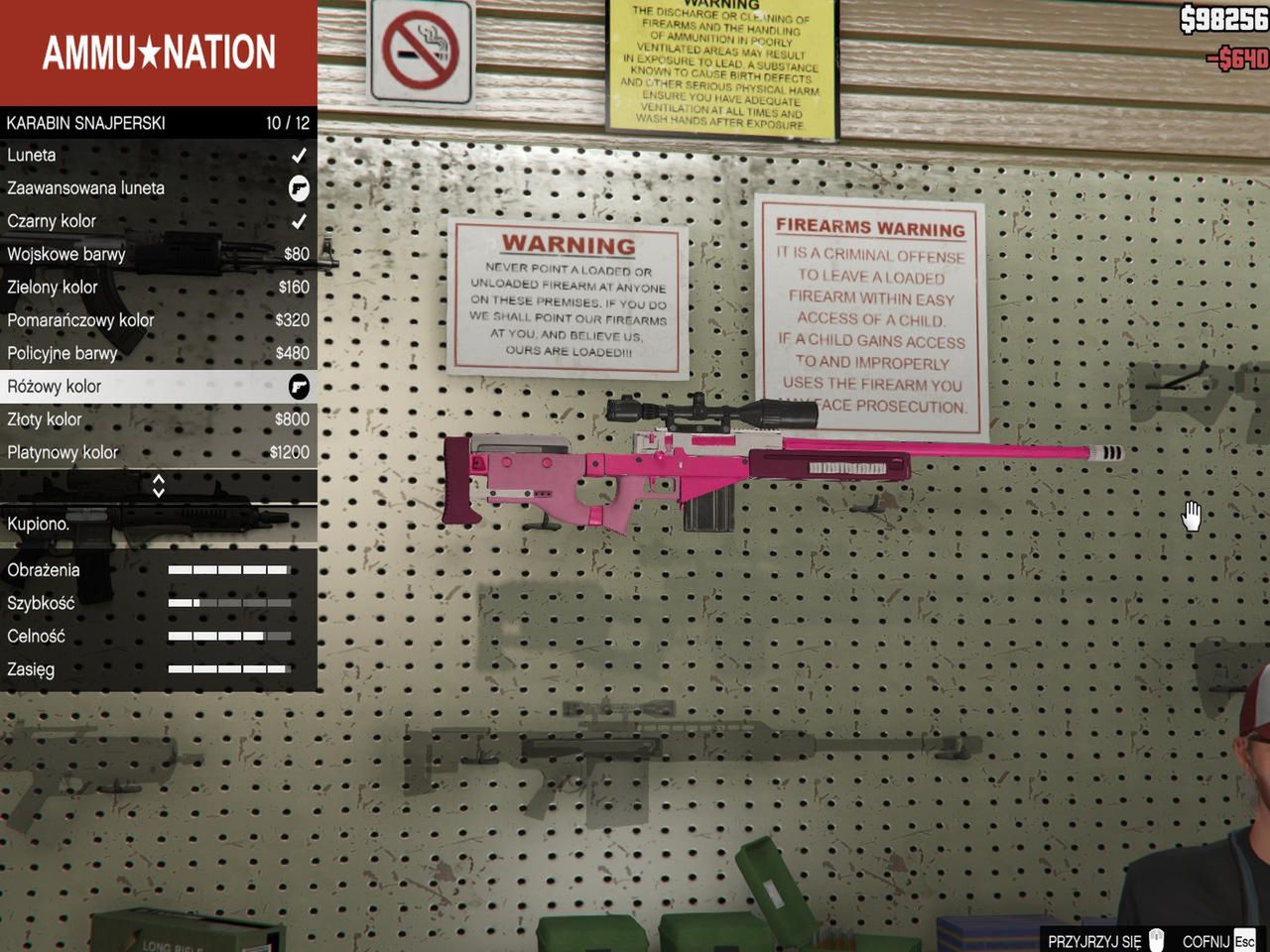Toggle the checkmark next to "Czarny kolor"
The image size is (1270, 952).
tap(300, 221)
